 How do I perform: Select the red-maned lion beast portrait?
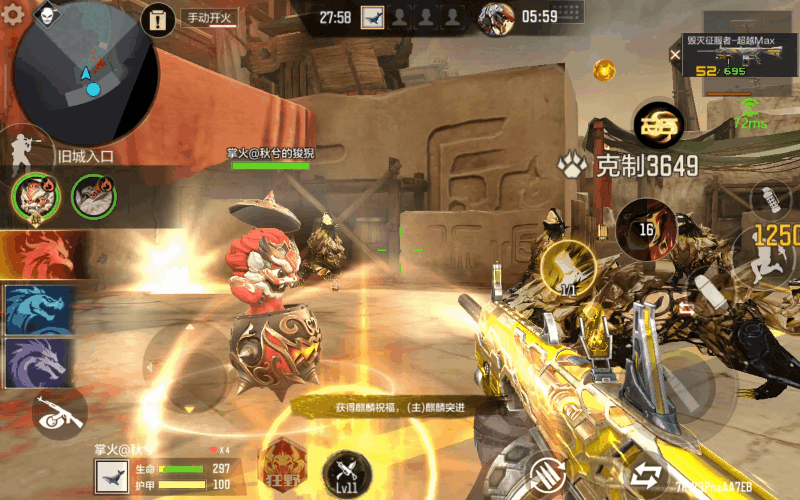point(37,194)
